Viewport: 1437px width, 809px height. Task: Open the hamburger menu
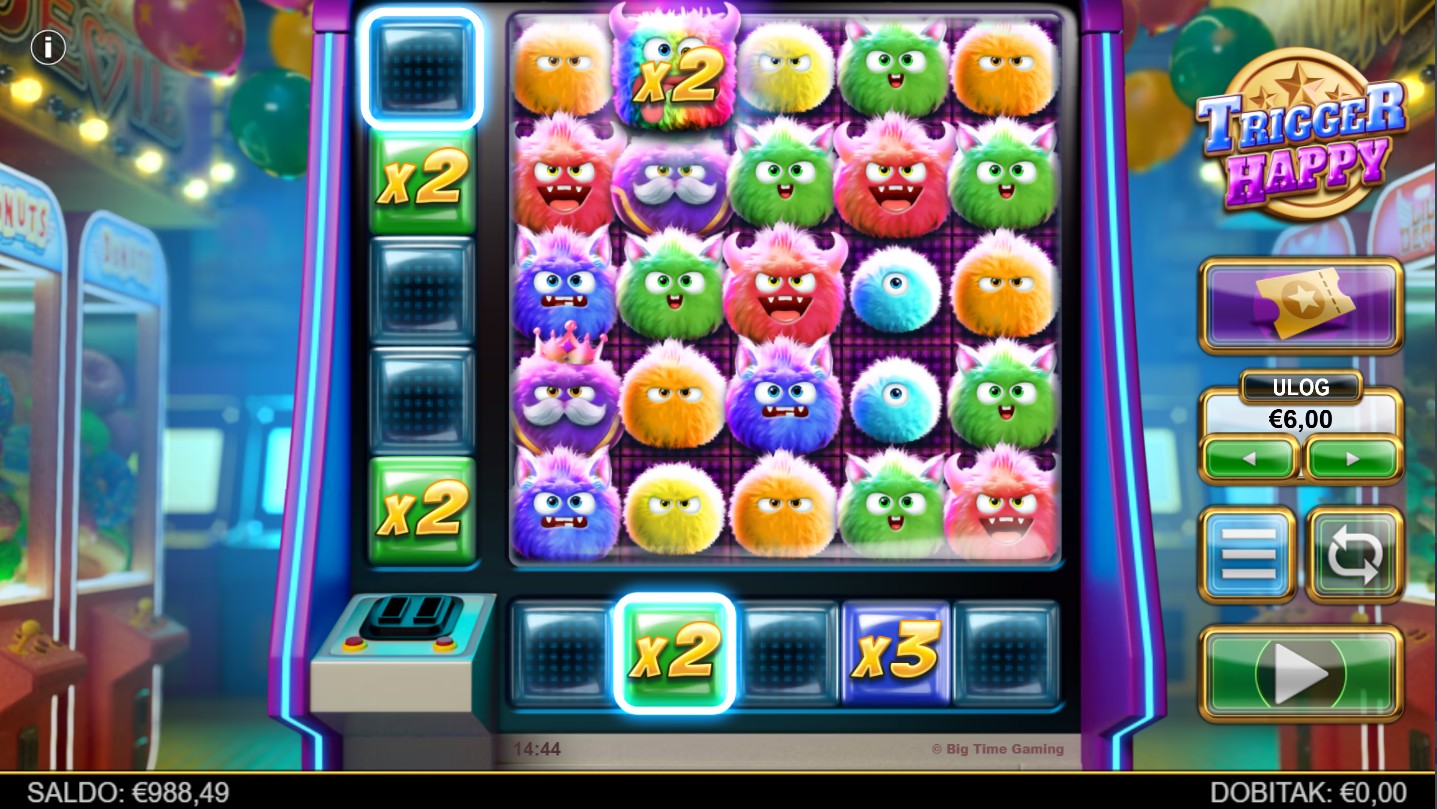coord(1248,555)
